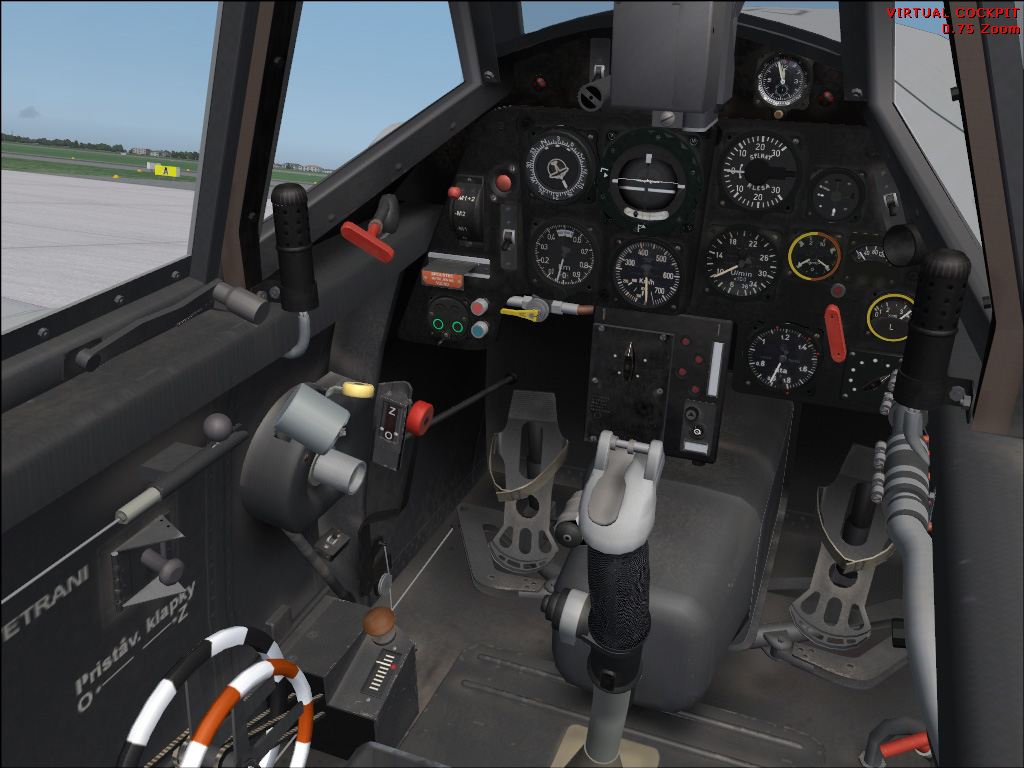Click the cockpit clock at the panel top
This screenshot has height=768, width=1024.
coord(782,80)
